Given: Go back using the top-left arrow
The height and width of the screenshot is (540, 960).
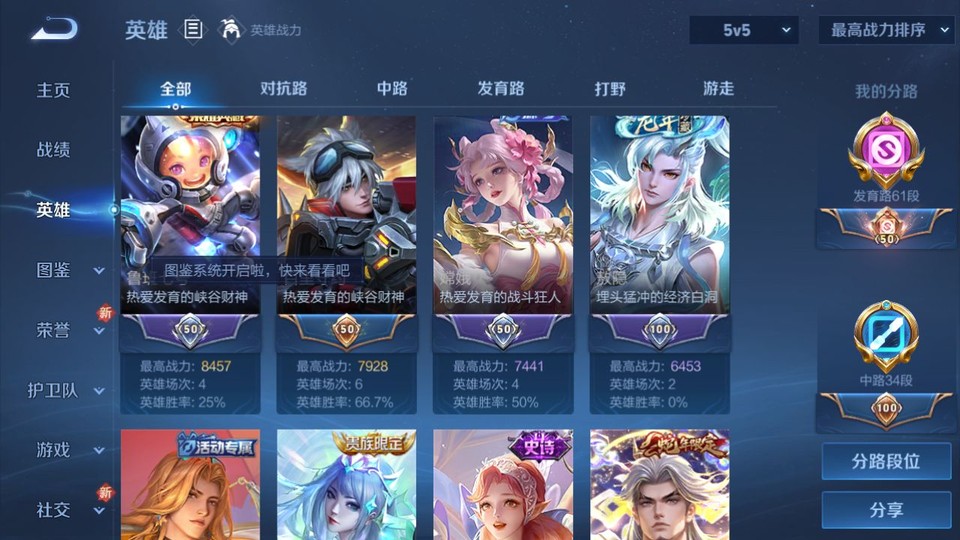Looking at the screenshot, I should (54, 29).
